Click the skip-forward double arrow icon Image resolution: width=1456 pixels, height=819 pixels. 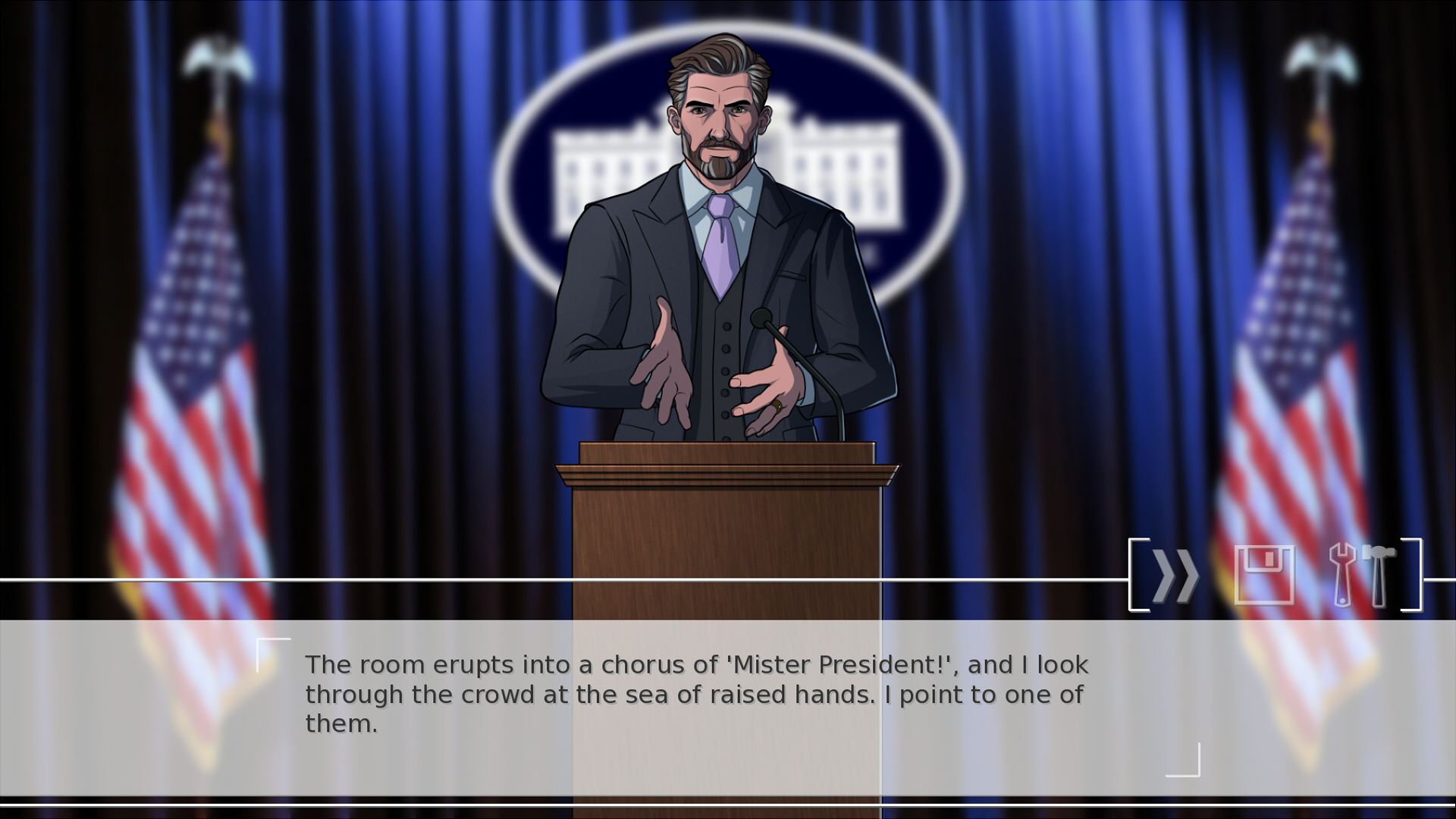coord(1175,576)
